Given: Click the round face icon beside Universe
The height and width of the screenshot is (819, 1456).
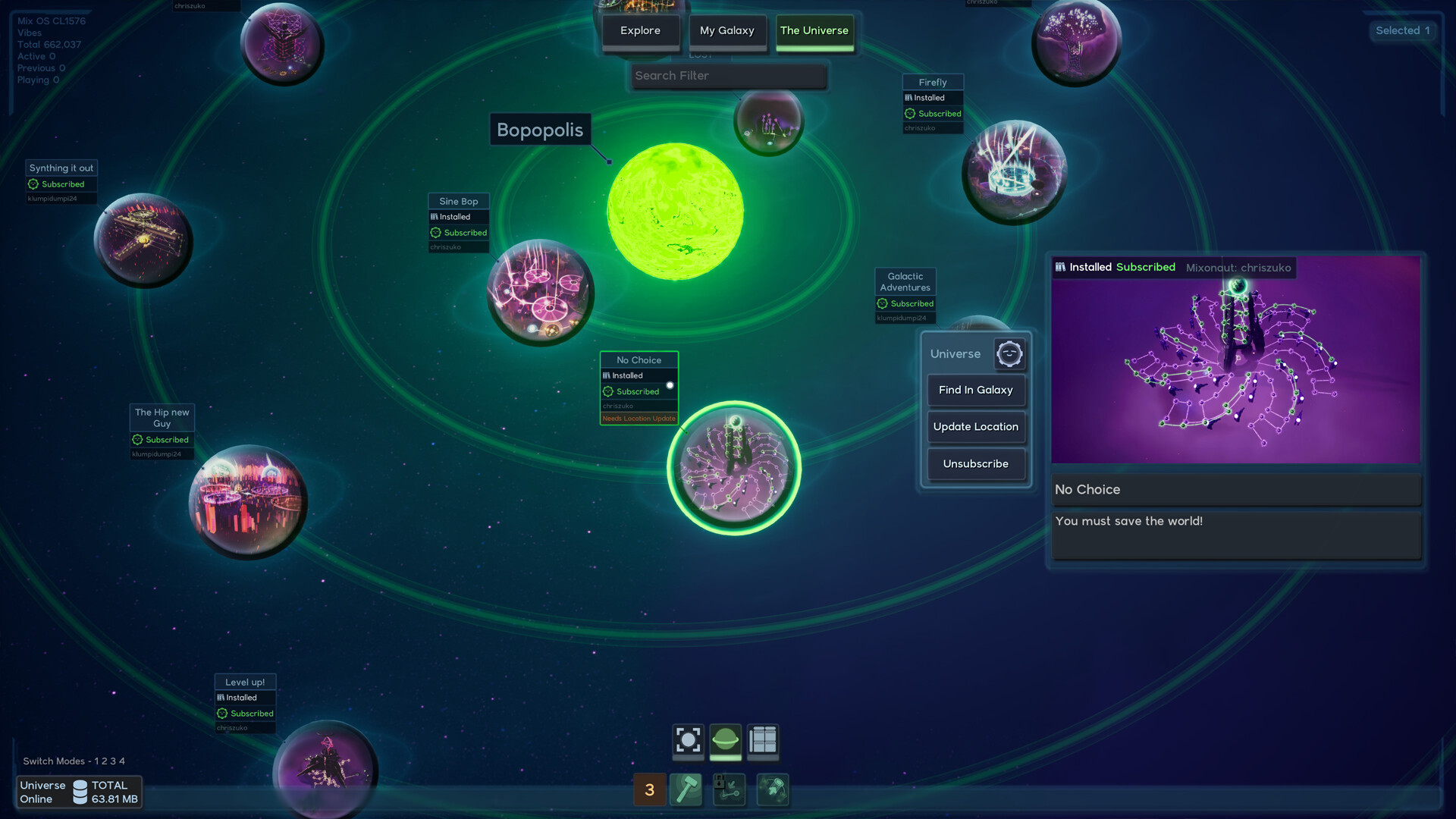Looking at the screenshot, I should click(1009, 354).
